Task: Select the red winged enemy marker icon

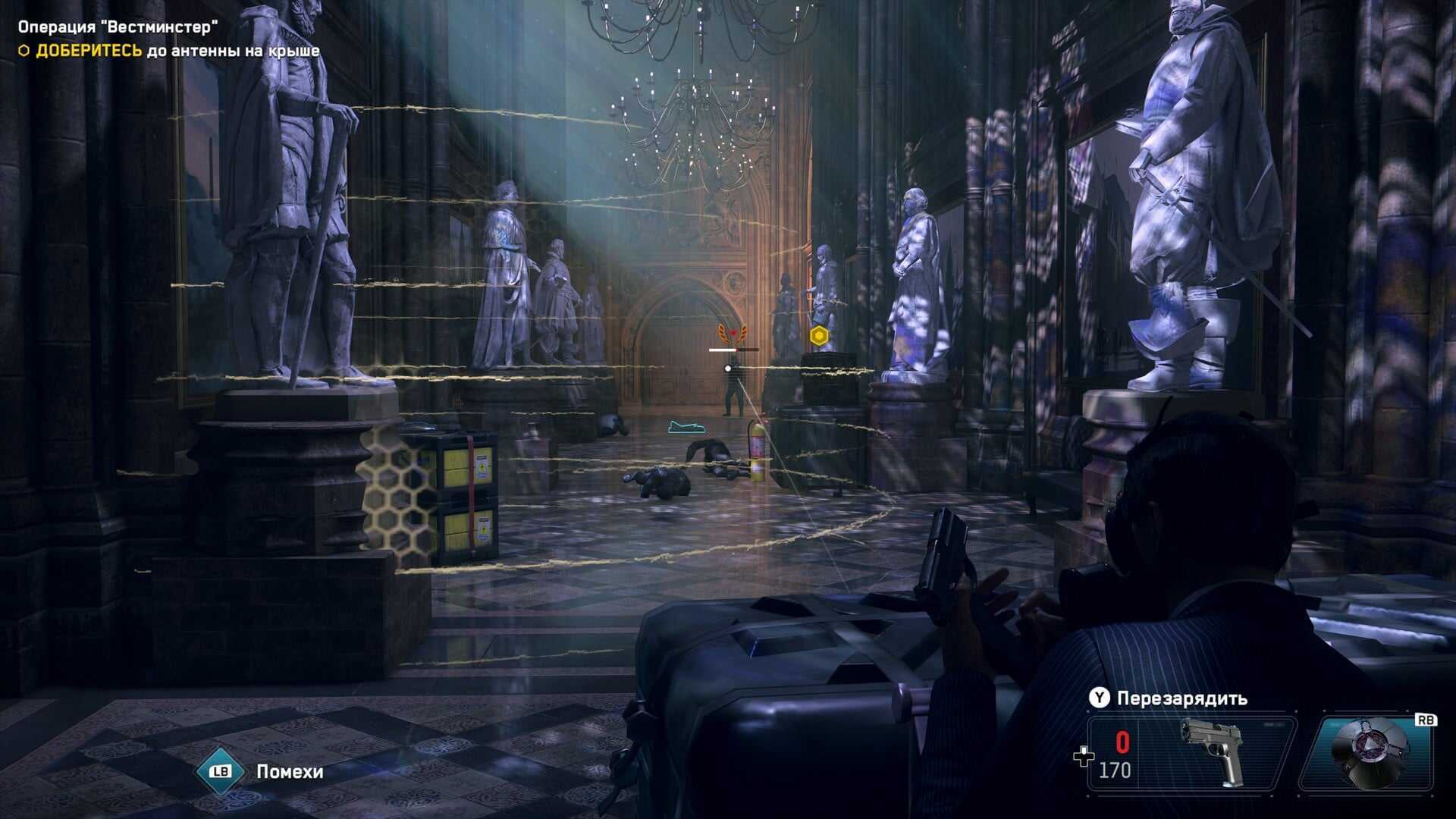Action: (x=733, y=334)
